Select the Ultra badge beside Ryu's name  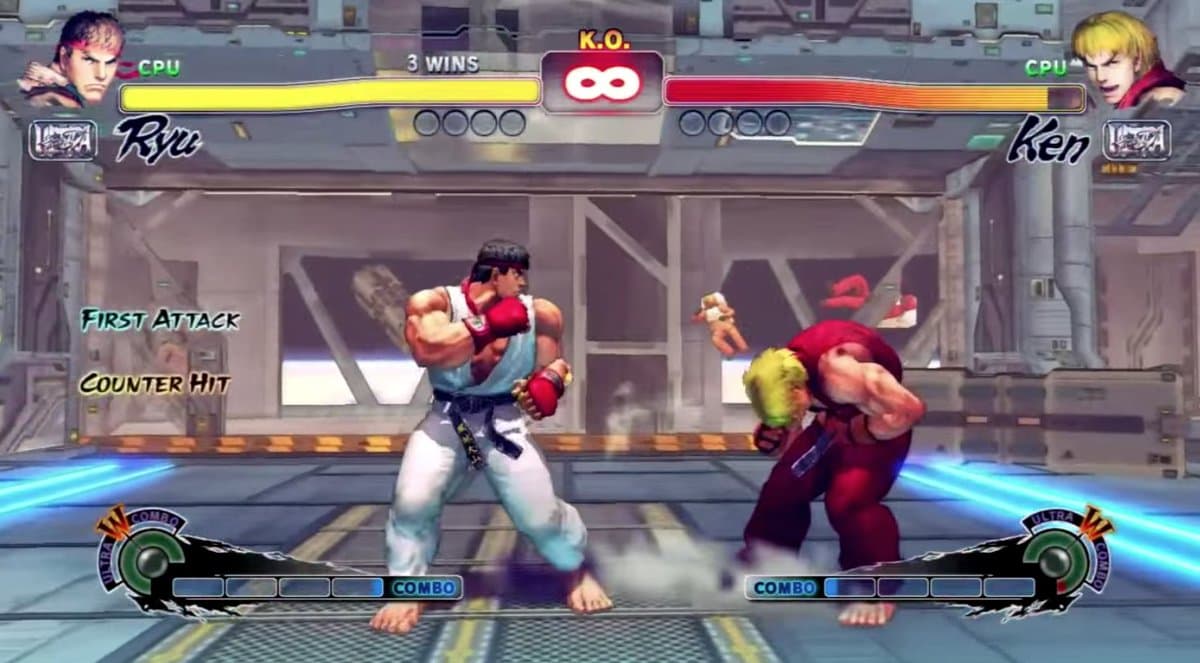pyautogui.click(x=63, y=140)
